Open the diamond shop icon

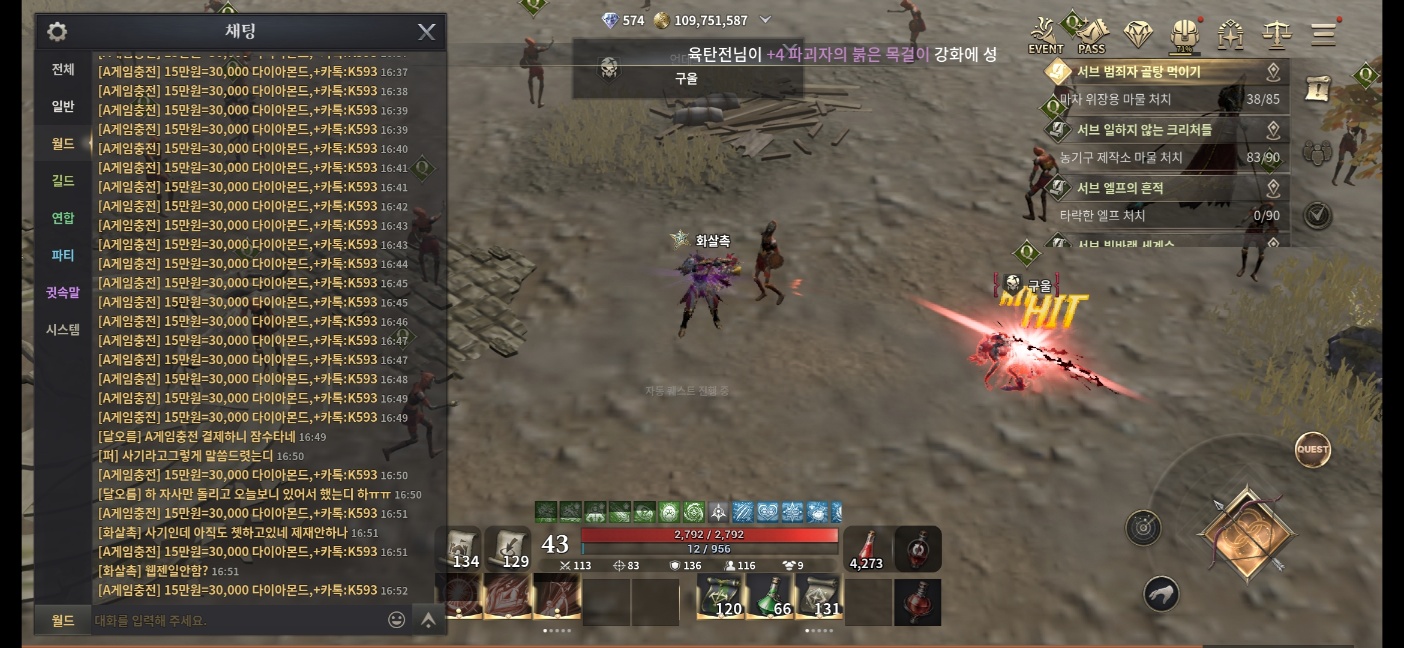pos(1138,34)
